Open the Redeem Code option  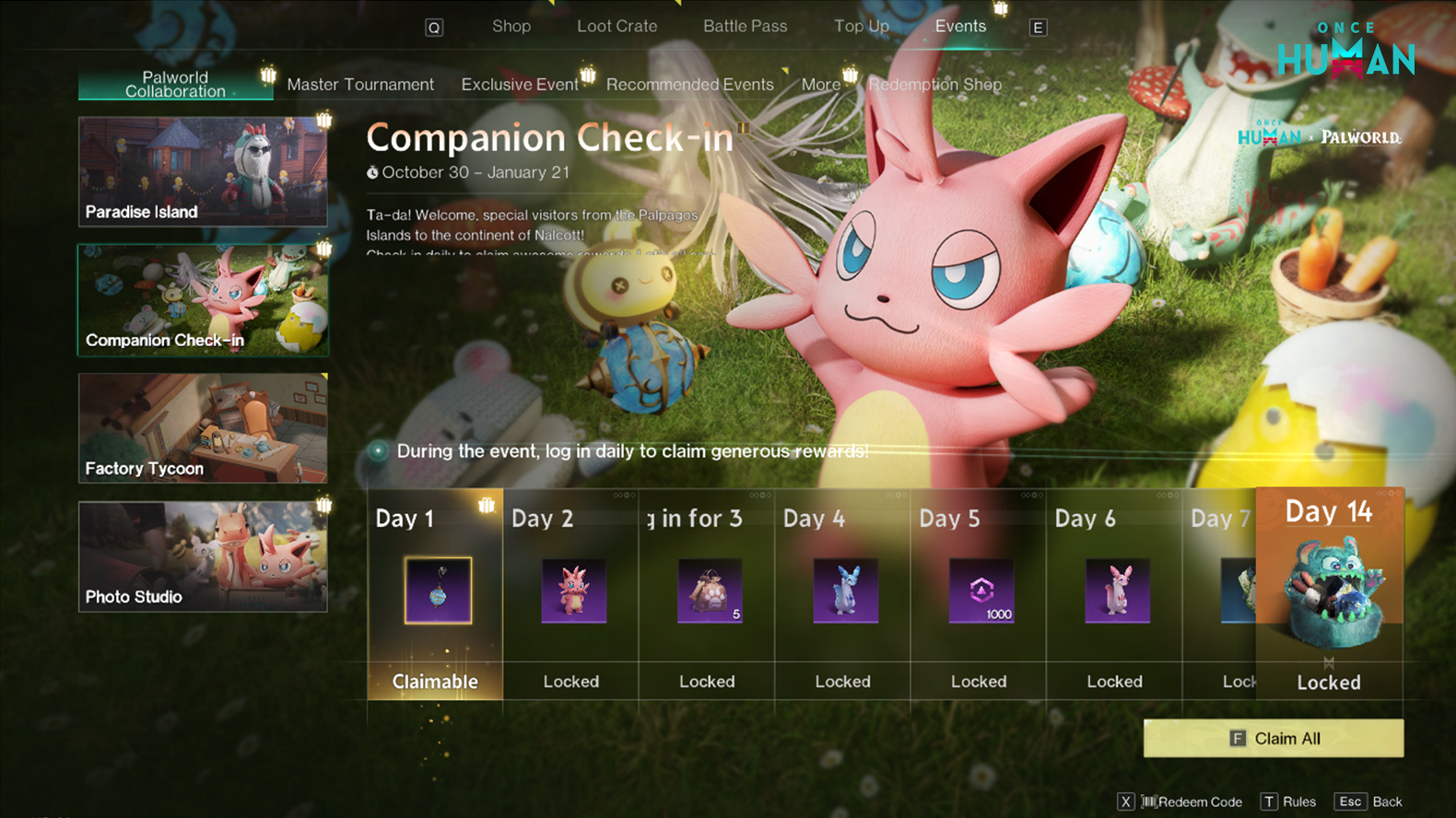(x=1191, y=801)
